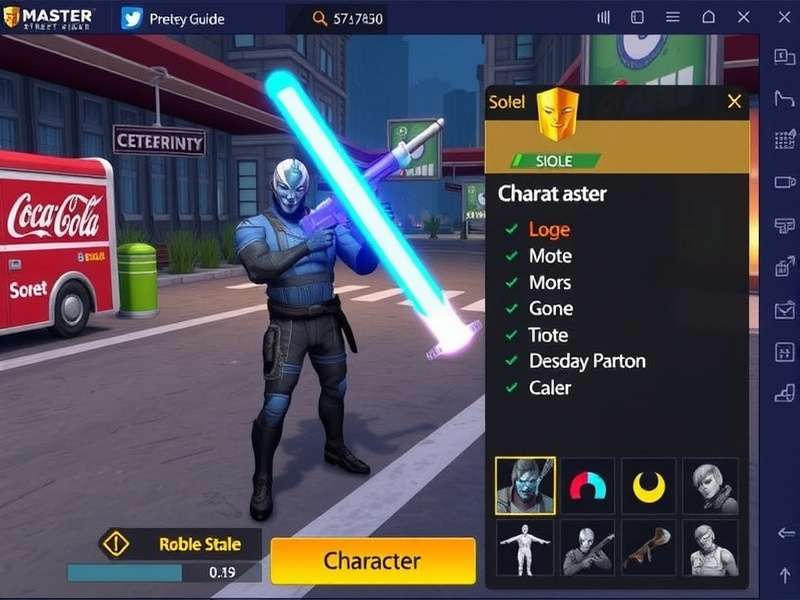The image size is (800, 600).
Task: Choose the Caler list entry
Action: click(549, 387)
